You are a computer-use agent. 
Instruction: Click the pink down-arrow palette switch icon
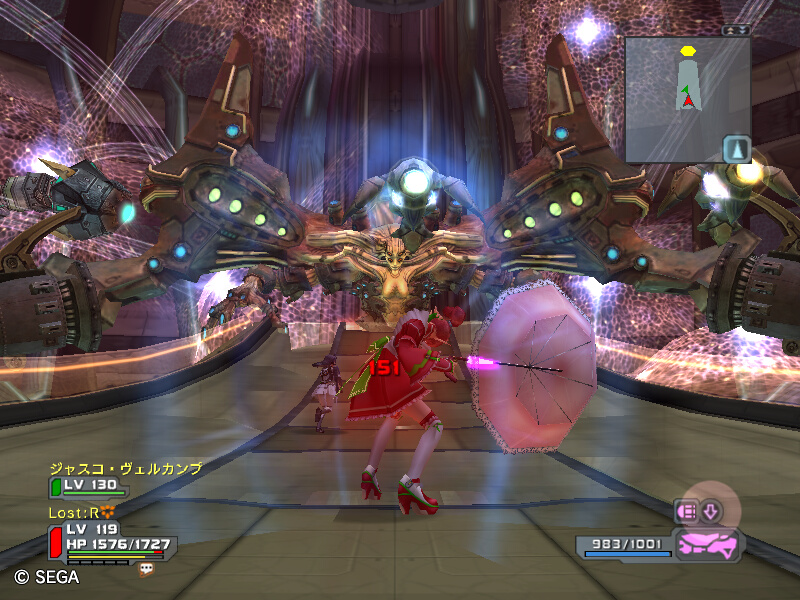point(710,512)
